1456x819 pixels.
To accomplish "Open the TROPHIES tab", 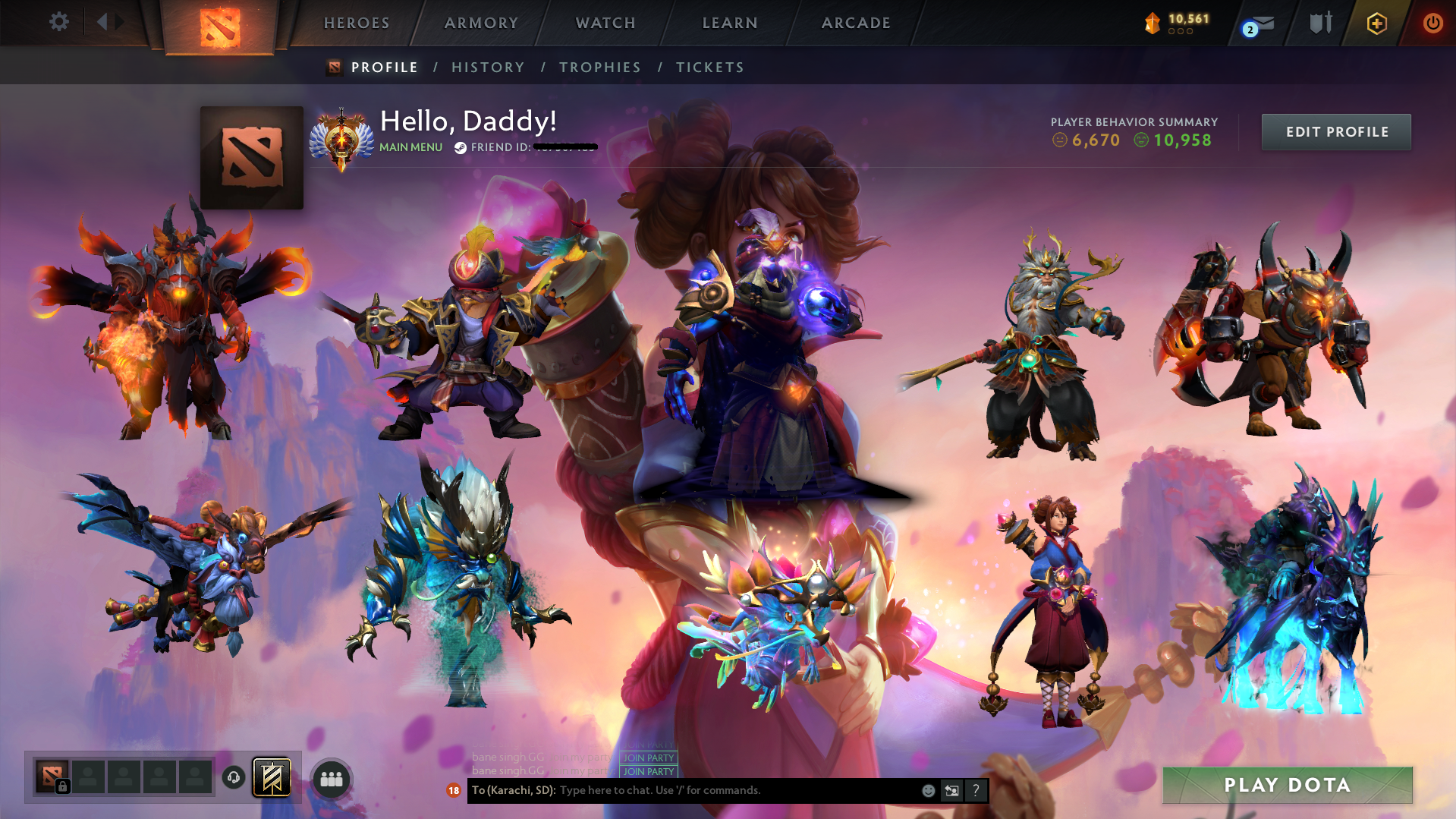I will pos(599,67).
